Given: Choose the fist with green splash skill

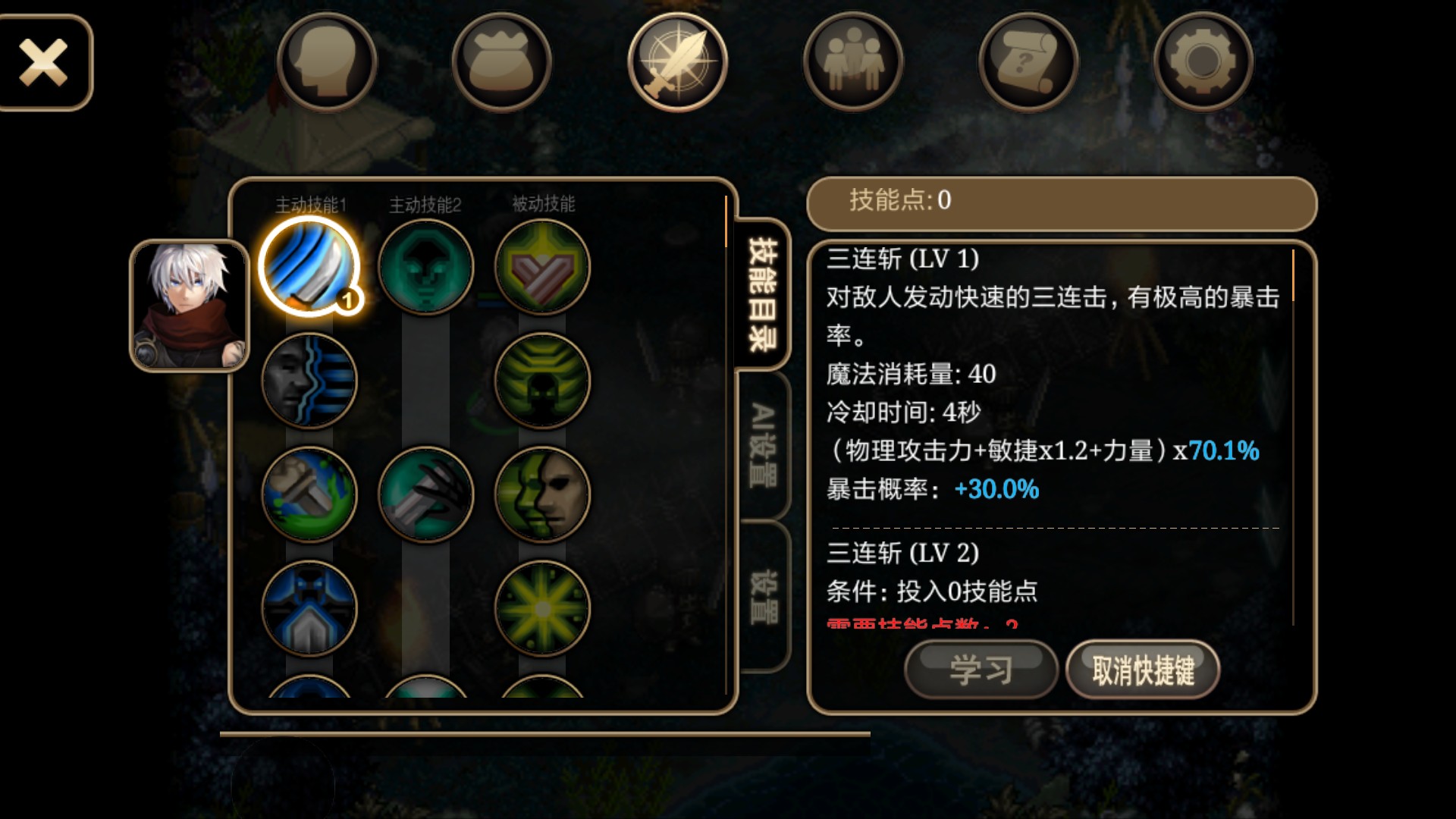Looking at the screenshot, I should click(309, 494).
